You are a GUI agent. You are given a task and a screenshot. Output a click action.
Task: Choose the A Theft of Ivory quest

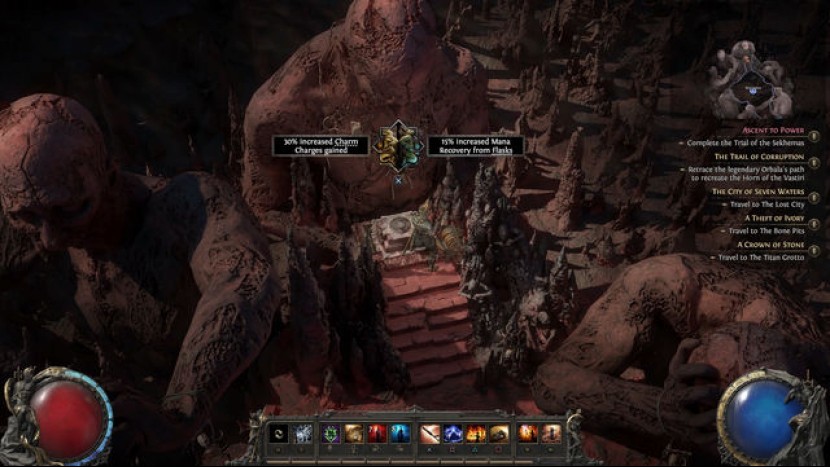[775, 217]
